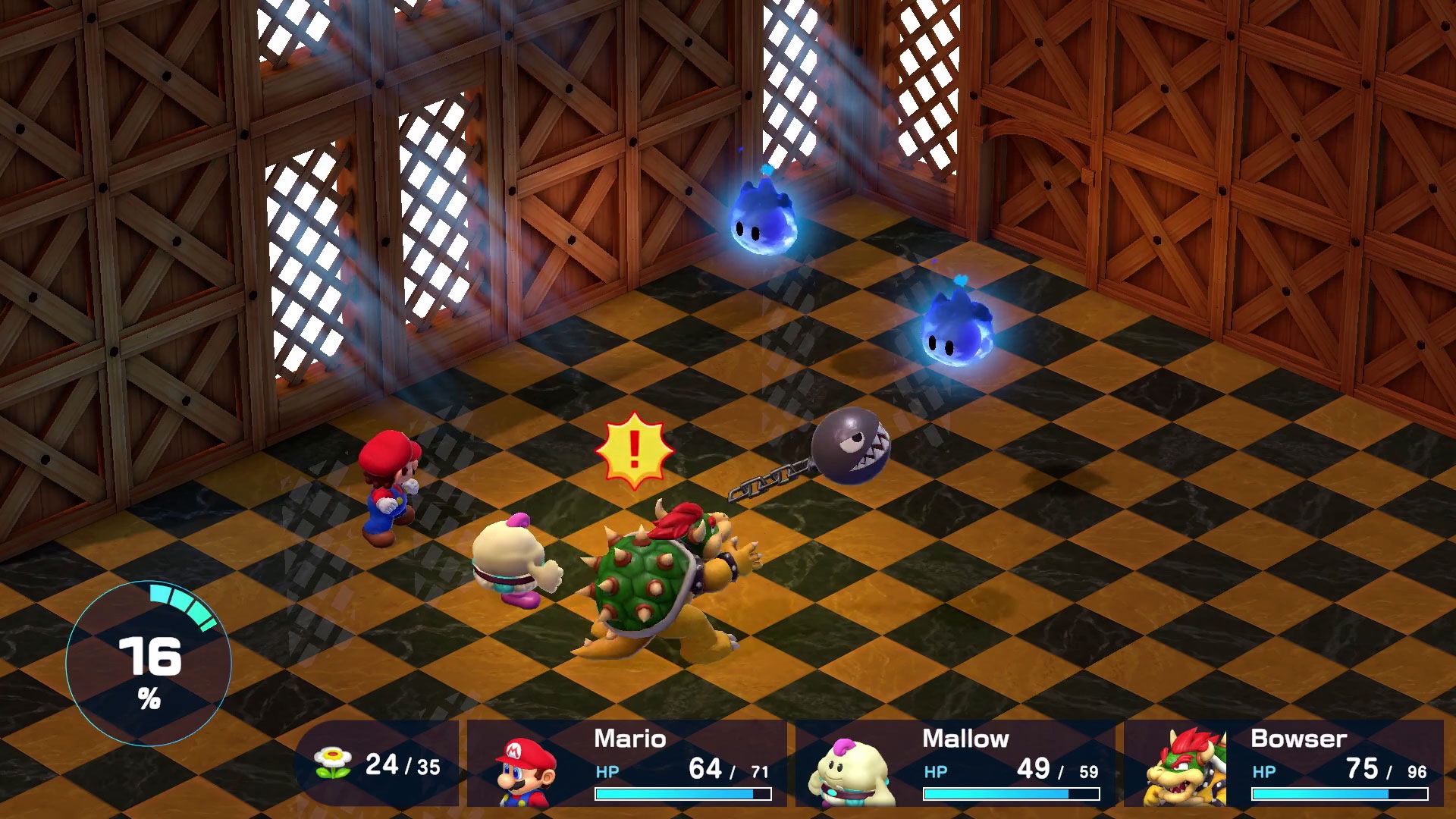Image resolution: width=1456 pixels, height=819 pixels.
Task: Select Mallow's party status panel
Action: point(955,763)
